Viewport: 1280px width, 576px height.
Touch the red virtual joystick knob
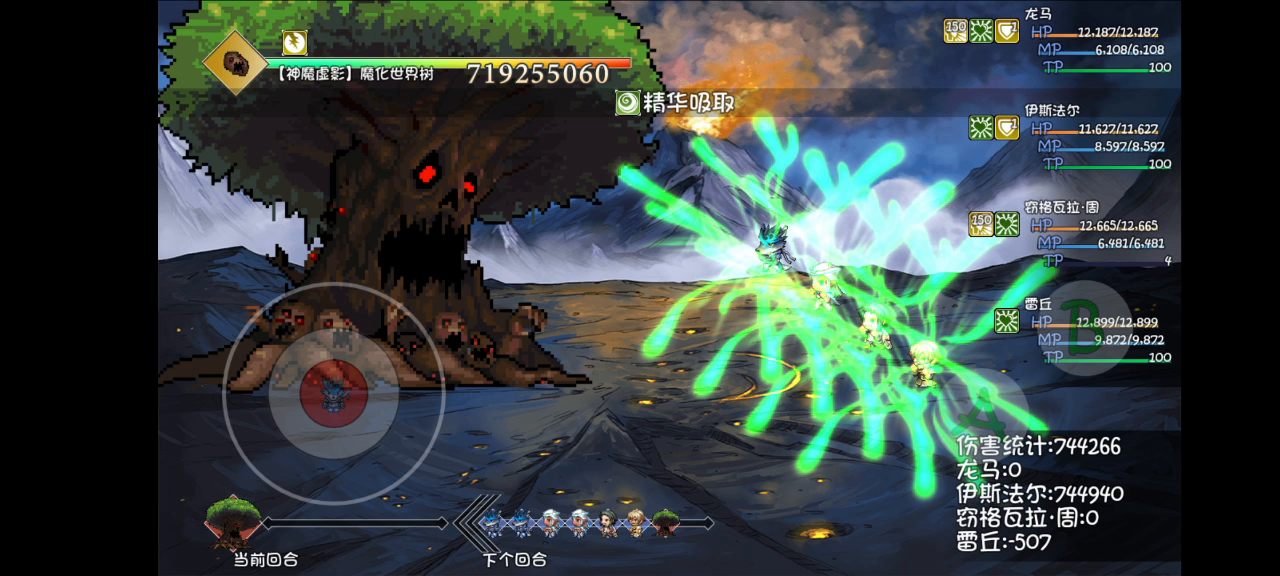click(334, 392)
